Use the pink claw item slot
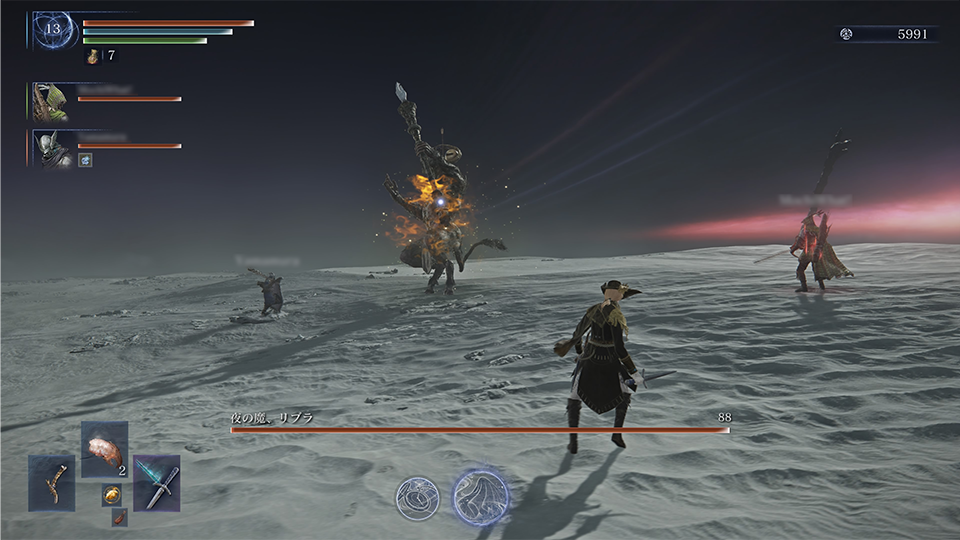 tap(104, 449)
